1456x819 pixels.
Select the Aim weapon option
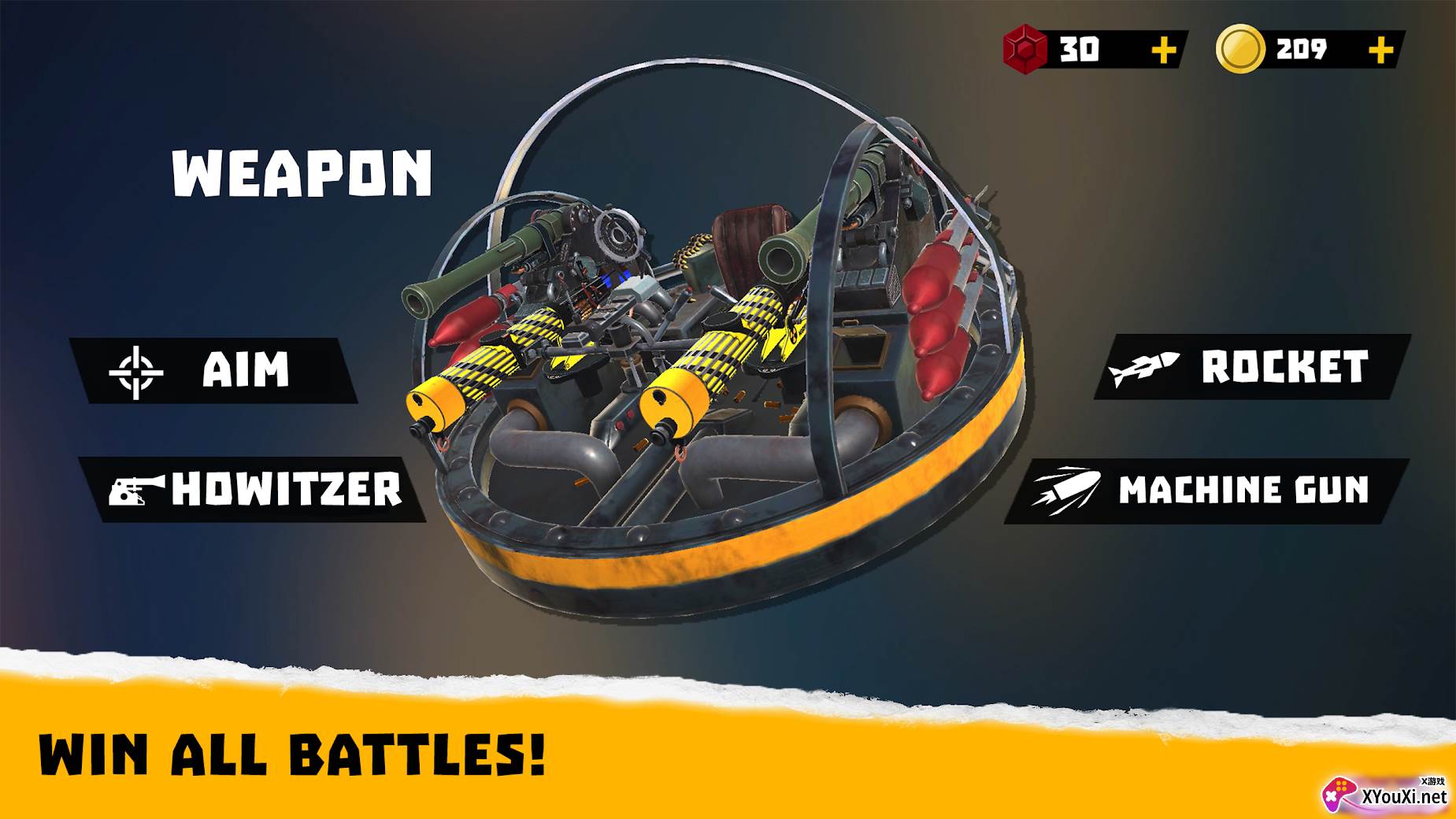[213, 370]
